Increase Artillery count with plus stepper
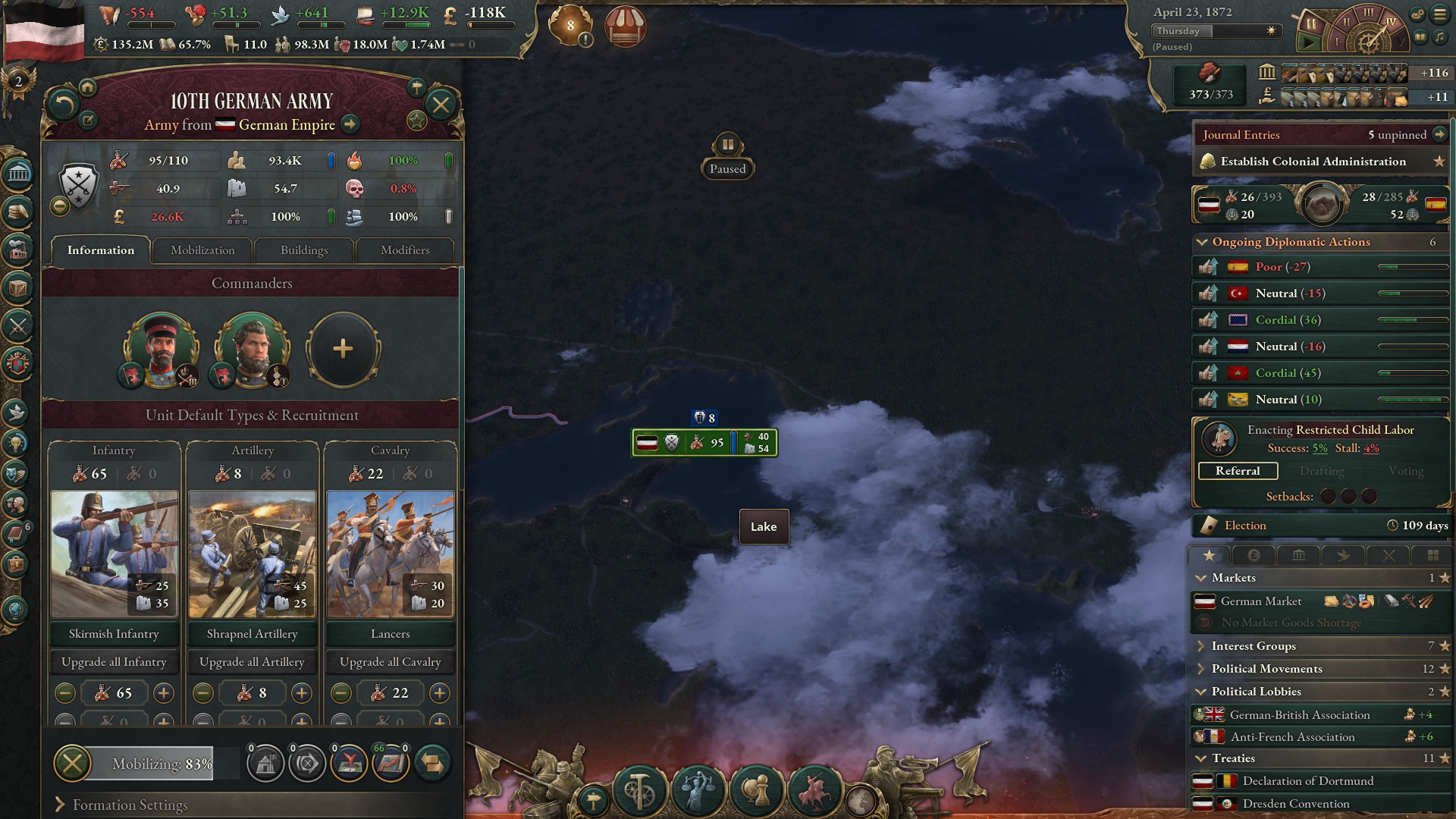Image resolution: width=1456 pixels, height=819 pixels. (x=302, y=693)
